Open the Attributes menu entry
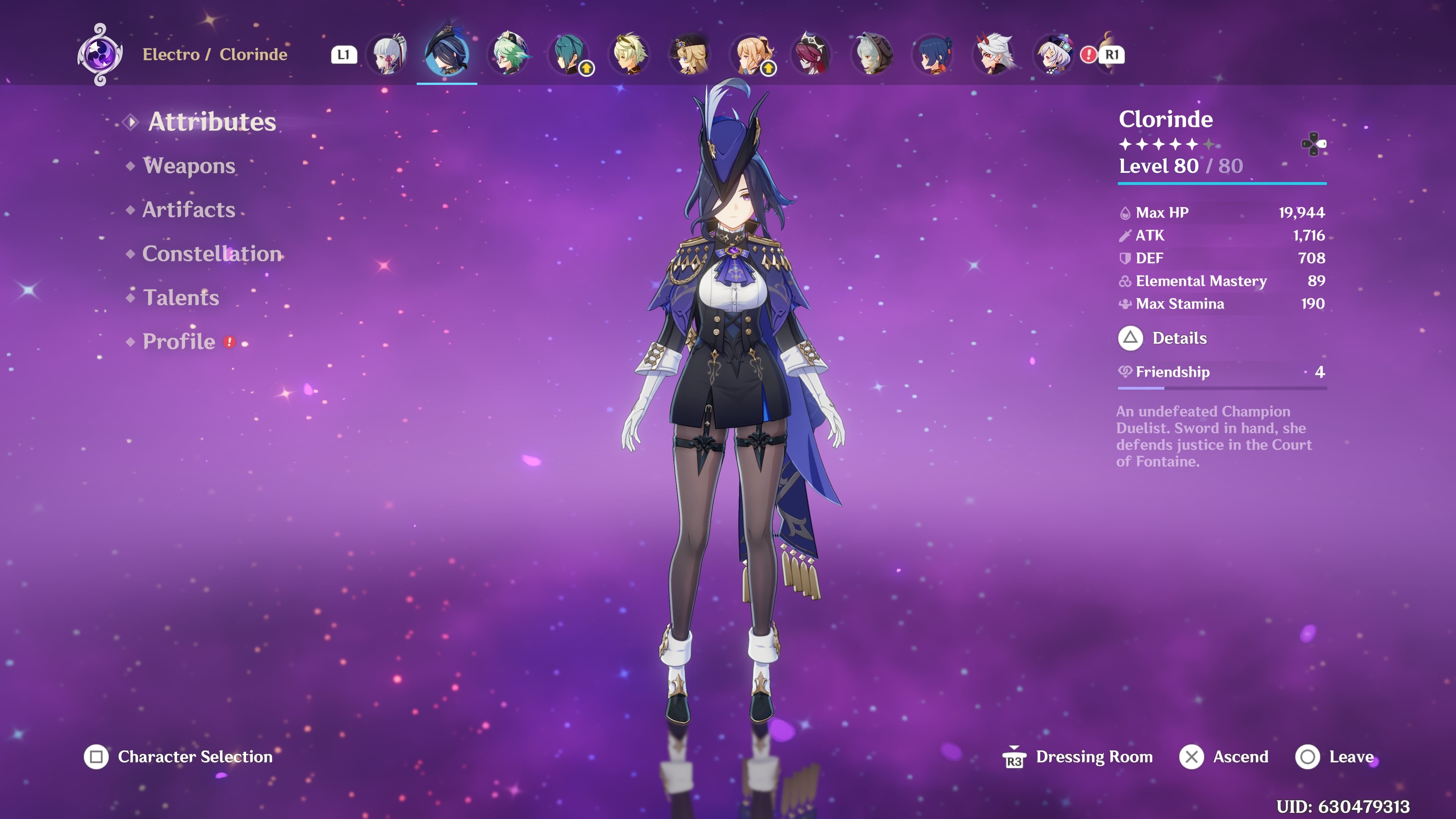The width and height of the screenshot is (1456, 819). [x=212, y=122]
